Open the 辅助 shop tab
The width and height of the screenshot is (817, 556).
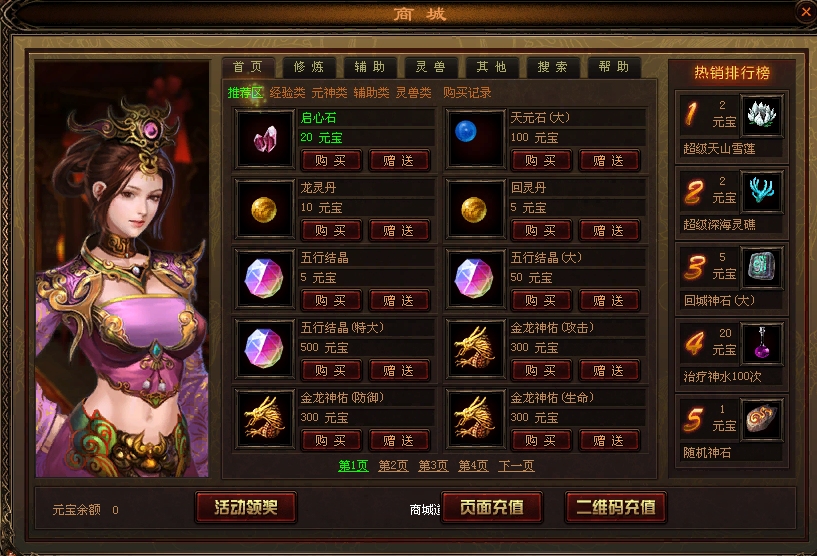[x=369, y=67]
